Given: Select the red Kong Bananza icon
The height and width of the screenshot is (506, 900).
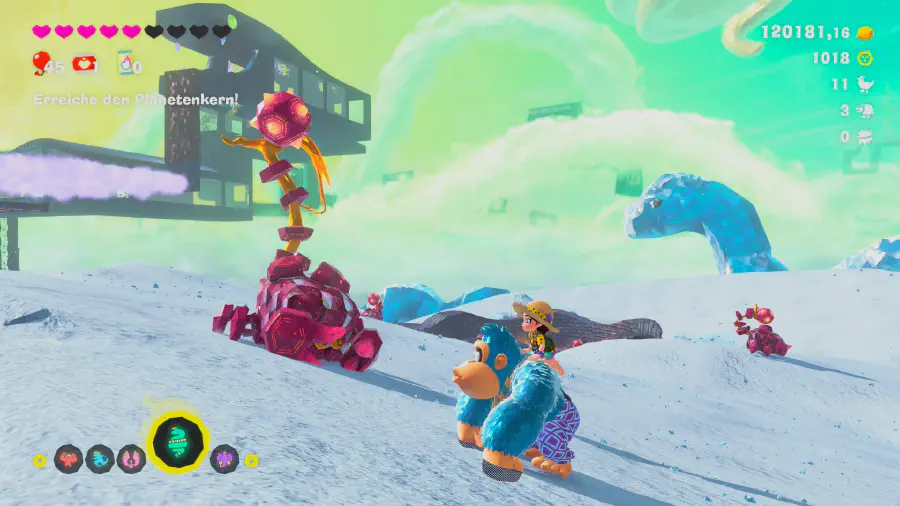Looking at the screenshot, I should [x=69, y=459].
